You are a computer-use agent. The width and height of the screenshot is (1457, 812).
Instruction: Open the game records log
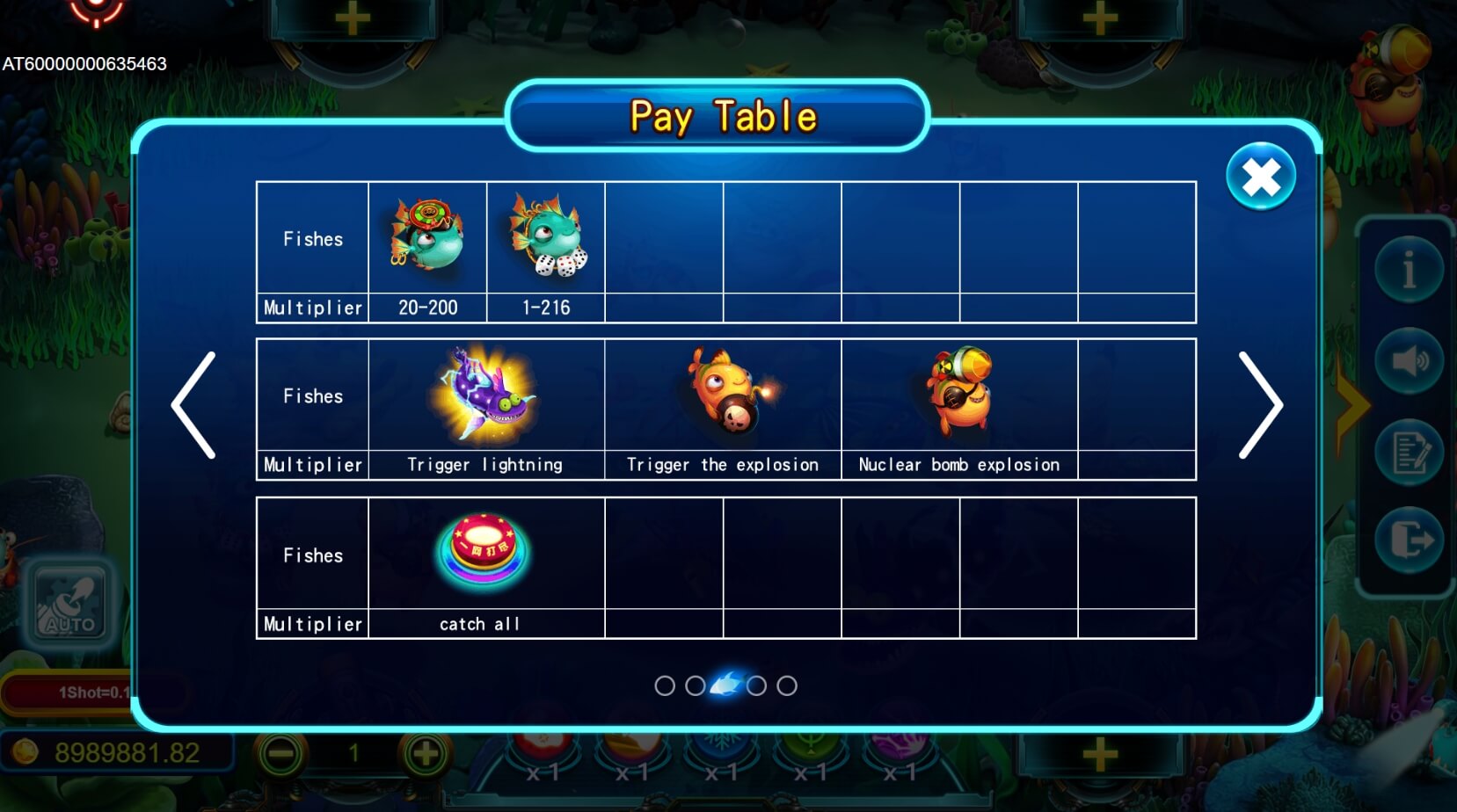pos(1409,453)
